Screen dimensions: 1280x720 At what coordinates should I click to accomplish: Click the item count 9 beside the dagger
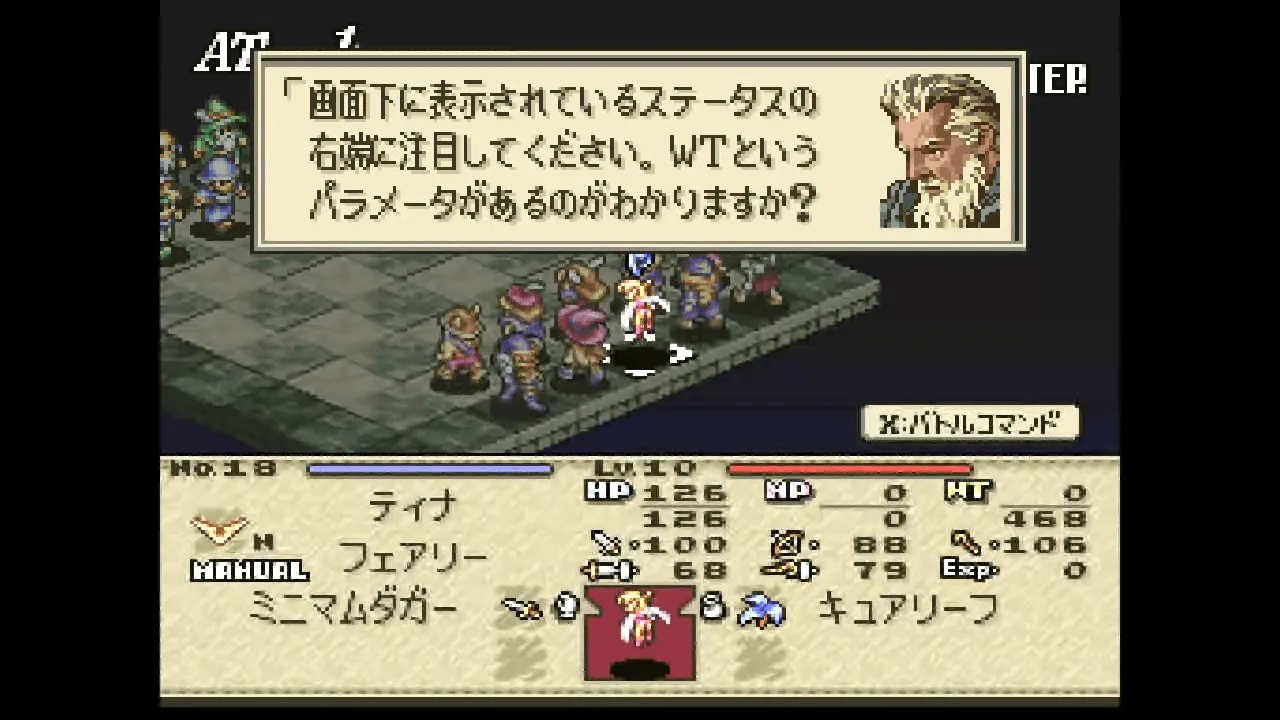point(565,609)
